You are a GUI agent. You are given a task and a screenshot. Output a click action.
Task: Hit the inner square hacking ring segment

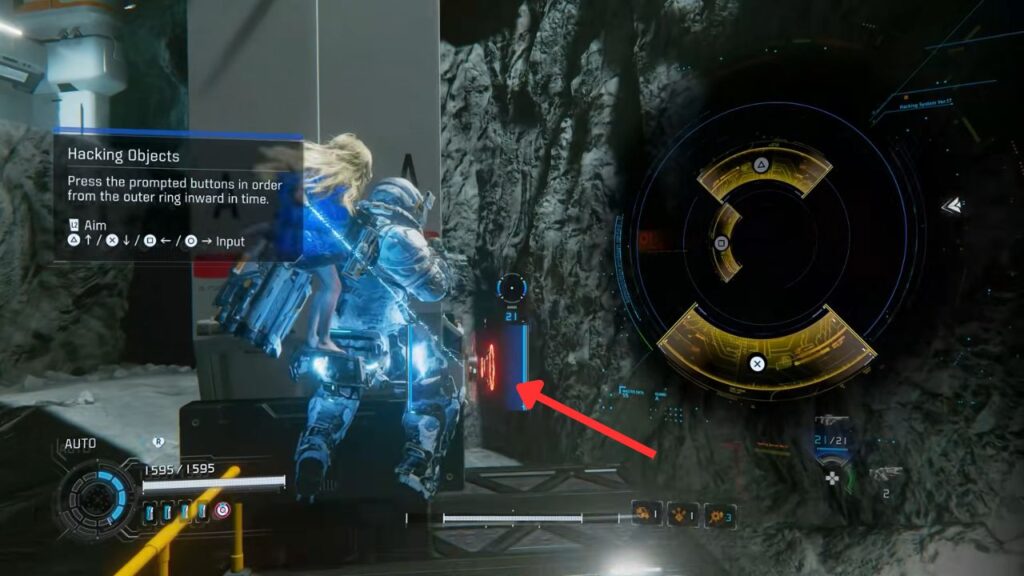725,242
